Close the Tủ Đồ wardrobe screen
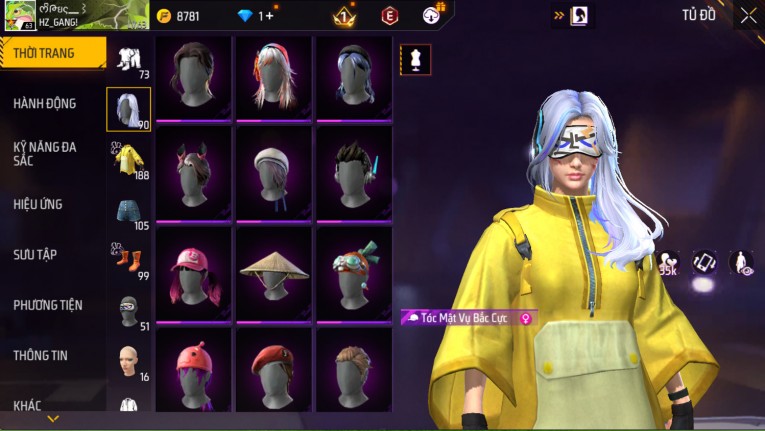Viewport: 765px width, 431px height. point(748,15)
